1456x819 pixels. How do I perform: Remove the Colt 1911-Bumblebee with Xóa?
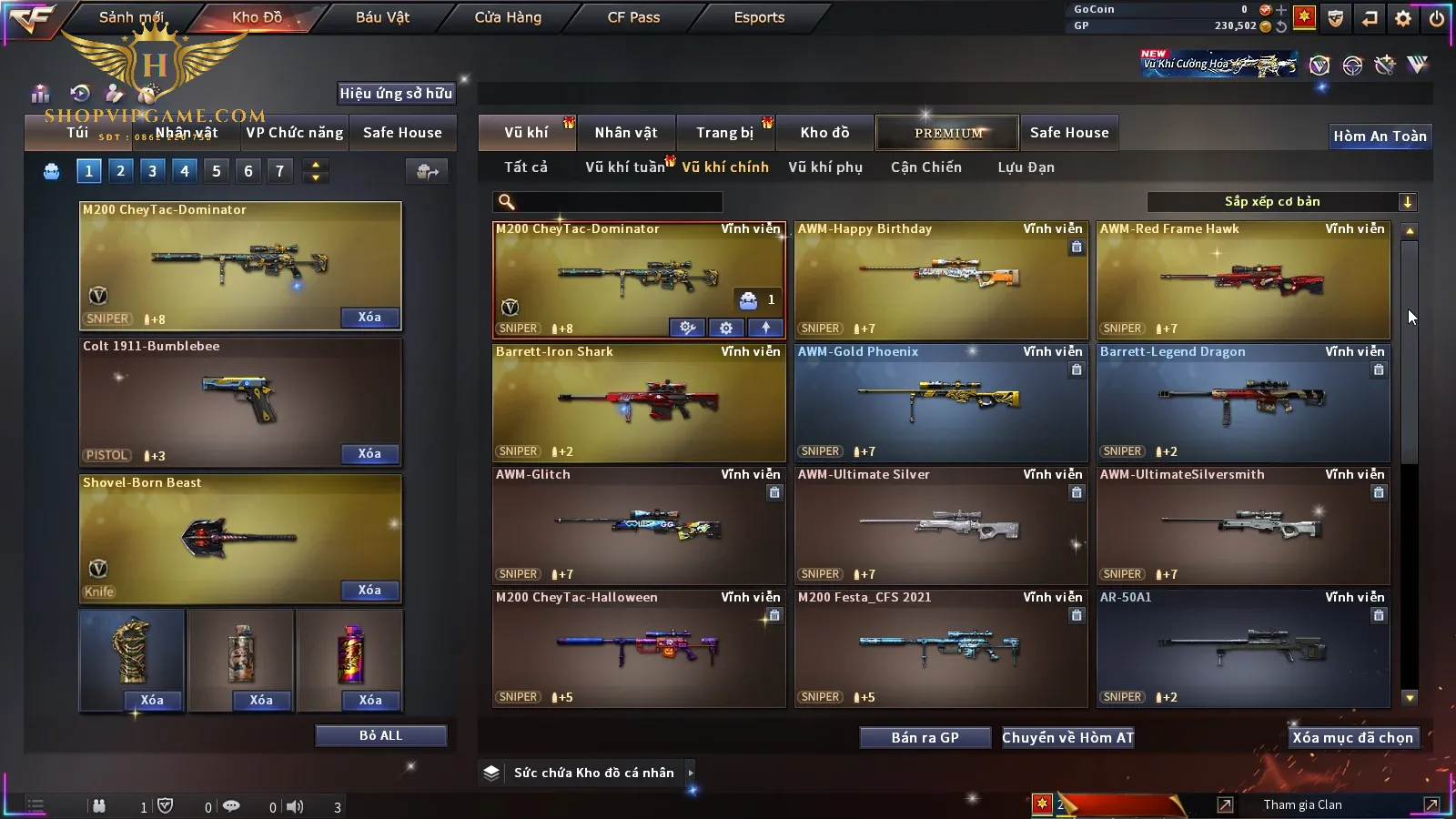pos(369,454)
